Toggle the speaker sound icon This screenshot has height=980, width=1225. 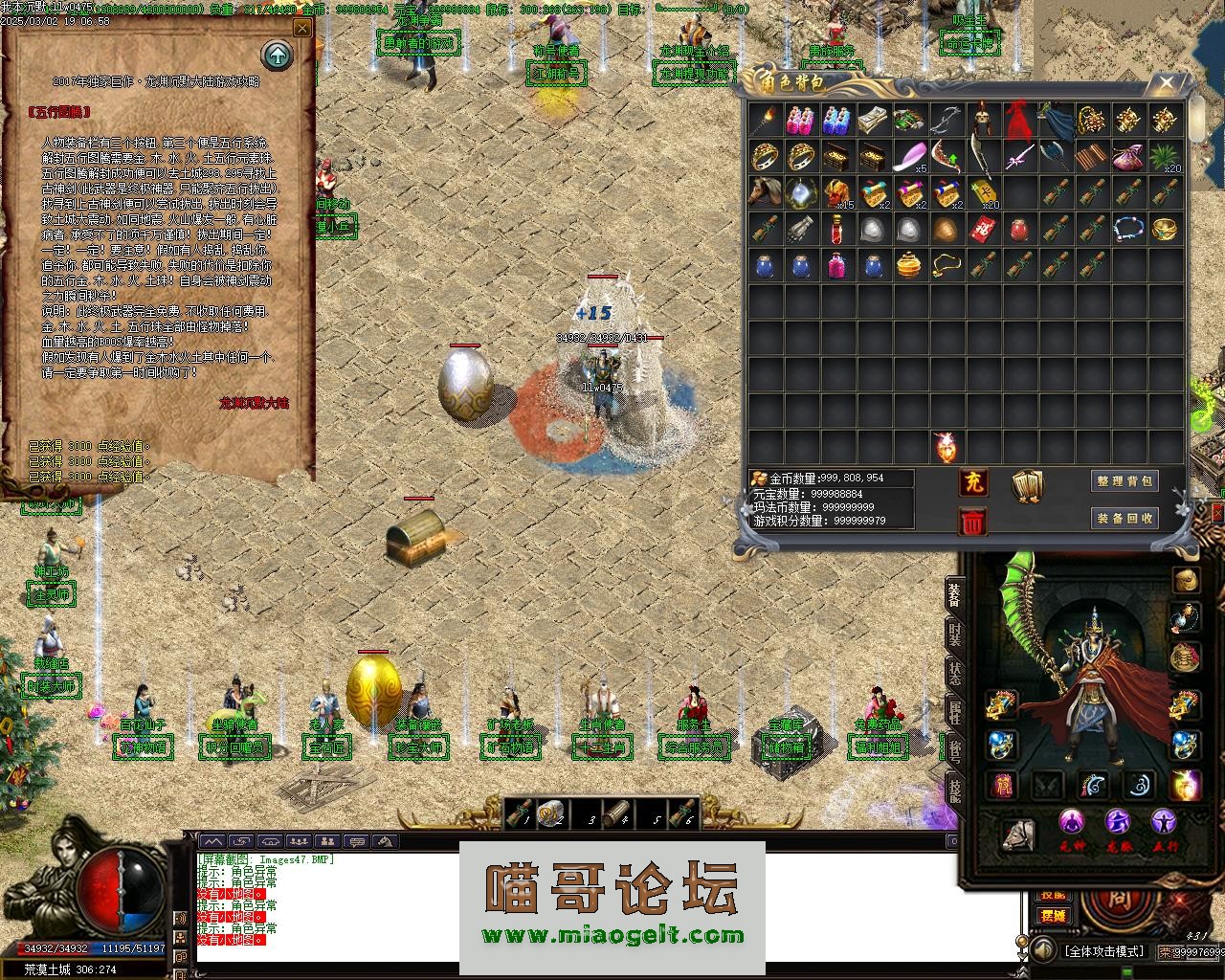click(1042, 950)
